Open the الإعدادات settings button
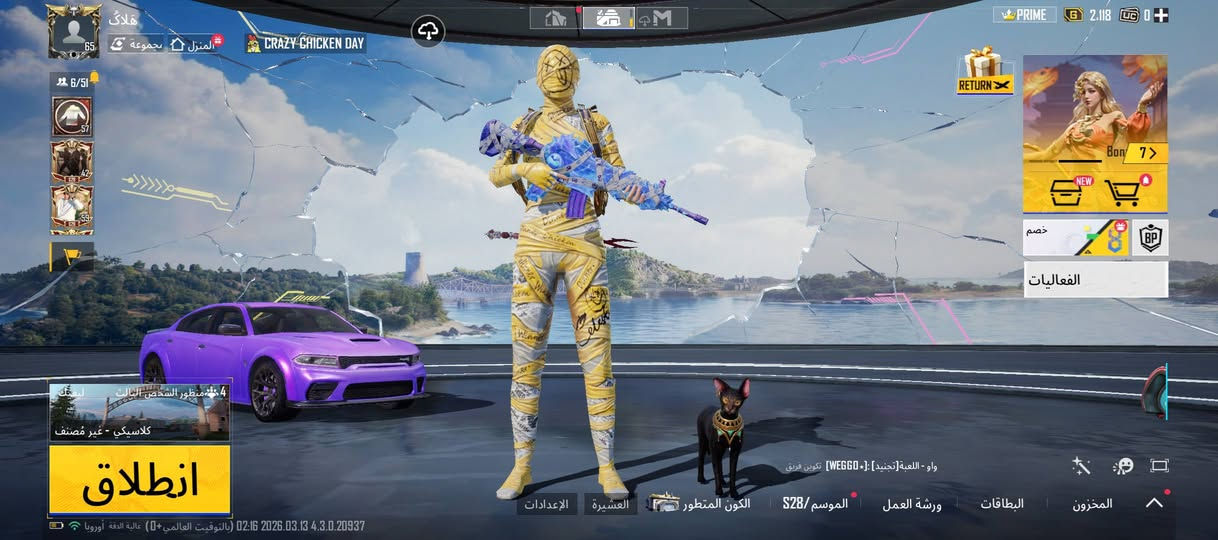Viewport: 1218px width, 540px height. coord(547,504)
